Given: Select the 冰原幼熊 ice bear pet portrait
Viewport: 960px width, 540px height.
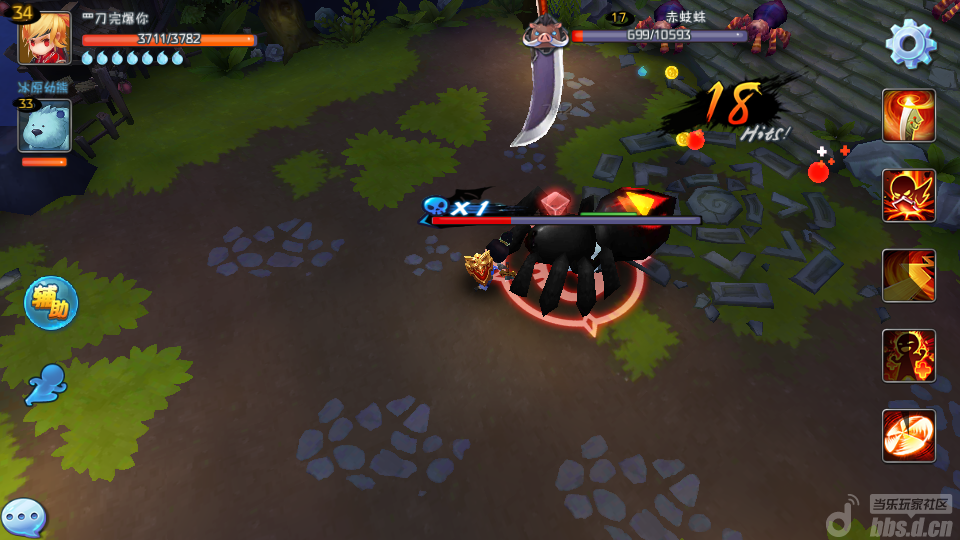Looking at the screenshot, I should 44,125.
